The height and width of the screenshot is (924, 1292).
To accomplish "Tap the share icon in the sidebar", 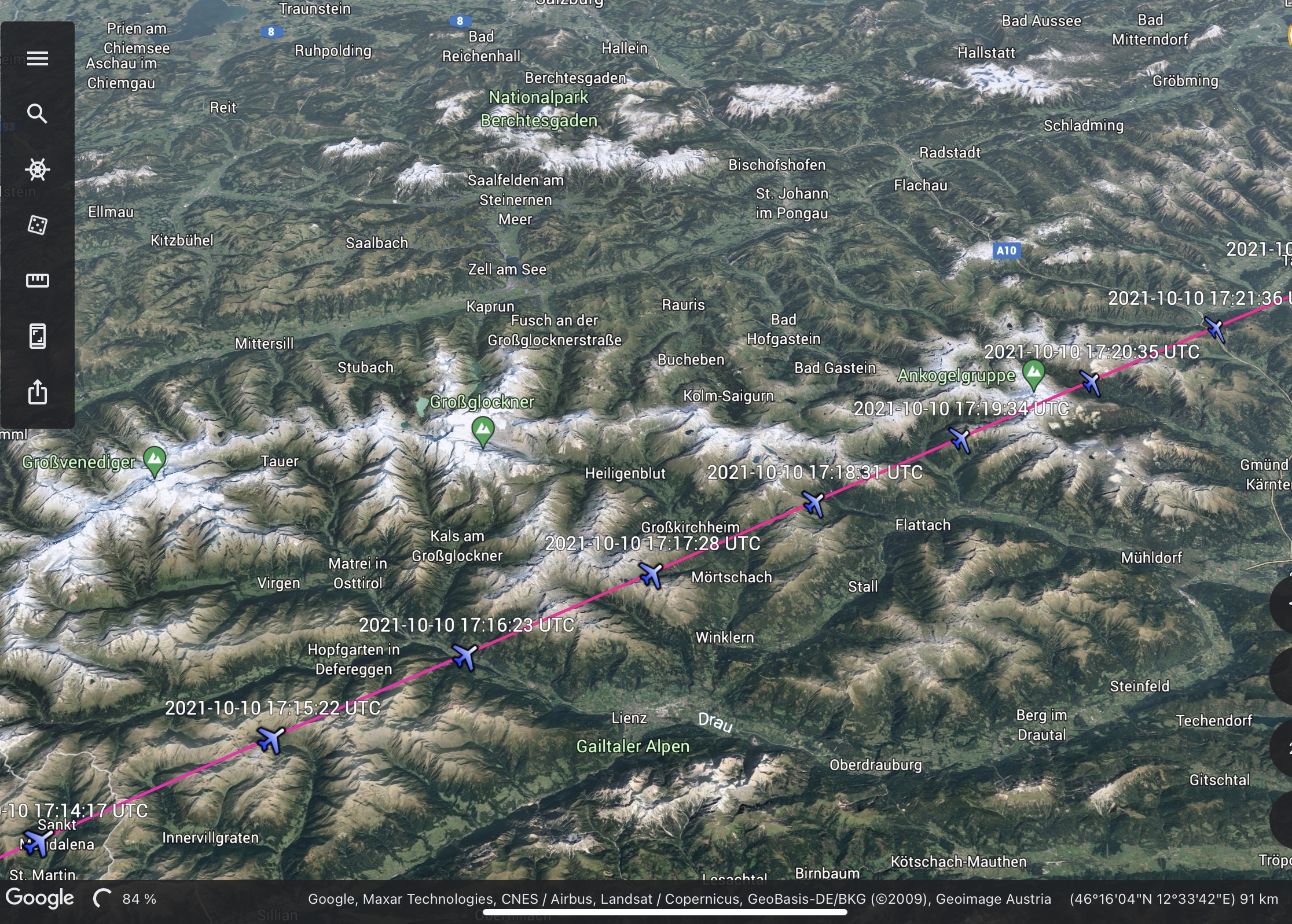I will tap(38, 392).
